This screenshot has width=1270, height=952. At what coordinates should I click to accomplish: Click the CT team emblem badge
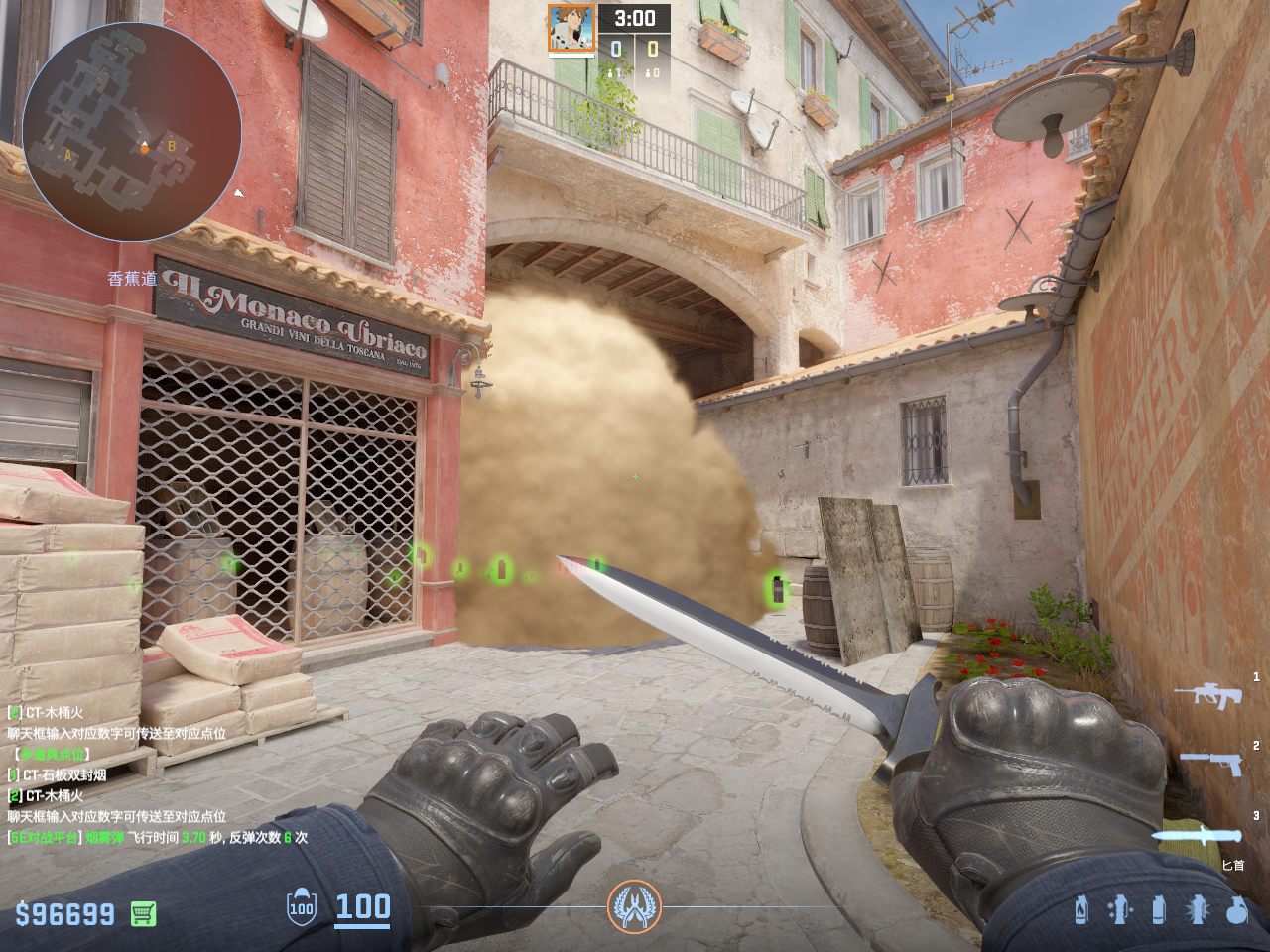click(634, 906)
